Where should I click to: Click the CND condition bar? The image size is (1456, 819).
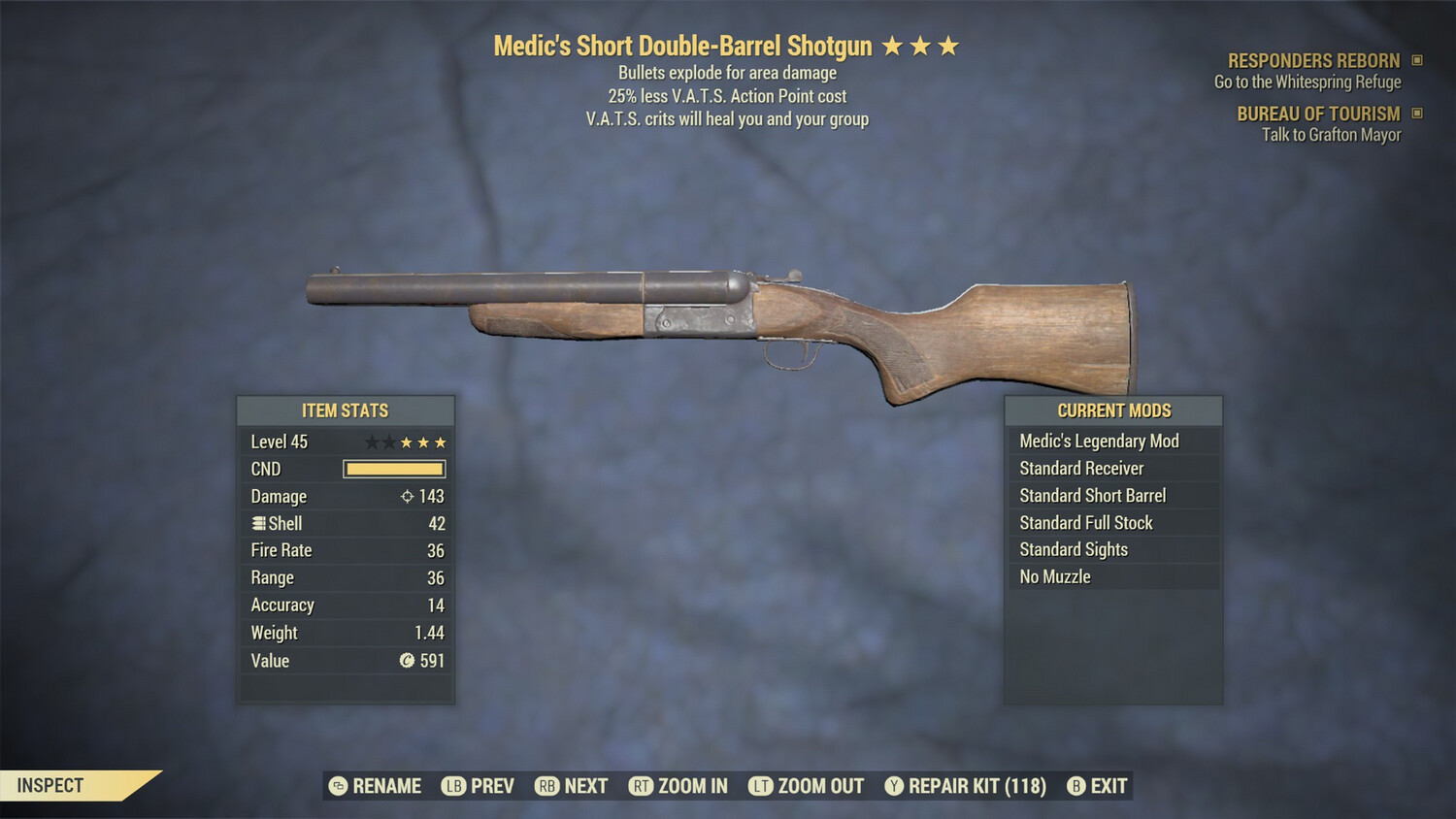point(394,469)
